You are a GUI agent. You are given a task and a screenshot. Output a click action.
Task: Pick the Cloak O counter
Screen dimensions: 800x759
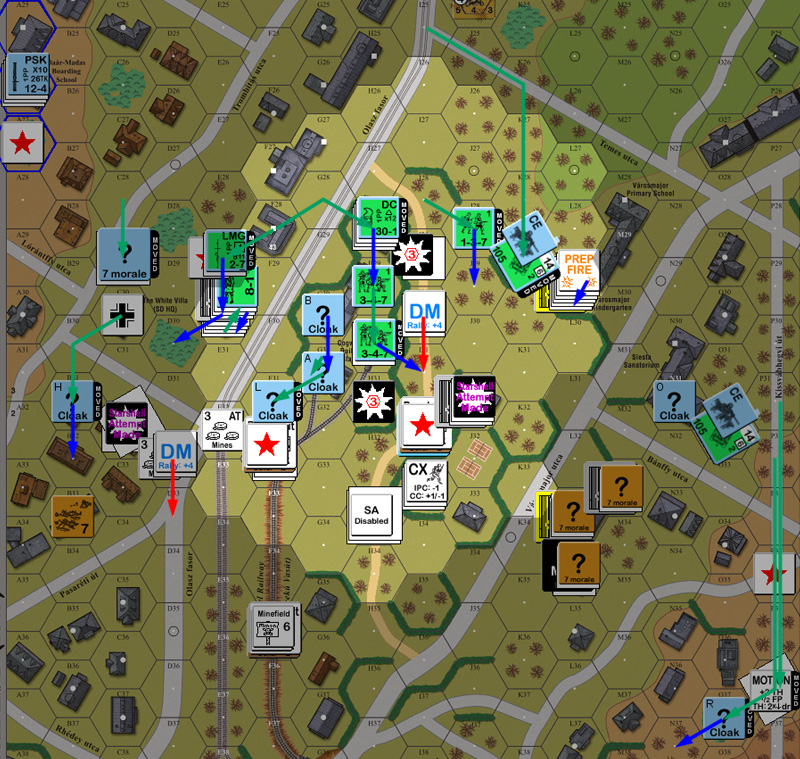[675, 402]
